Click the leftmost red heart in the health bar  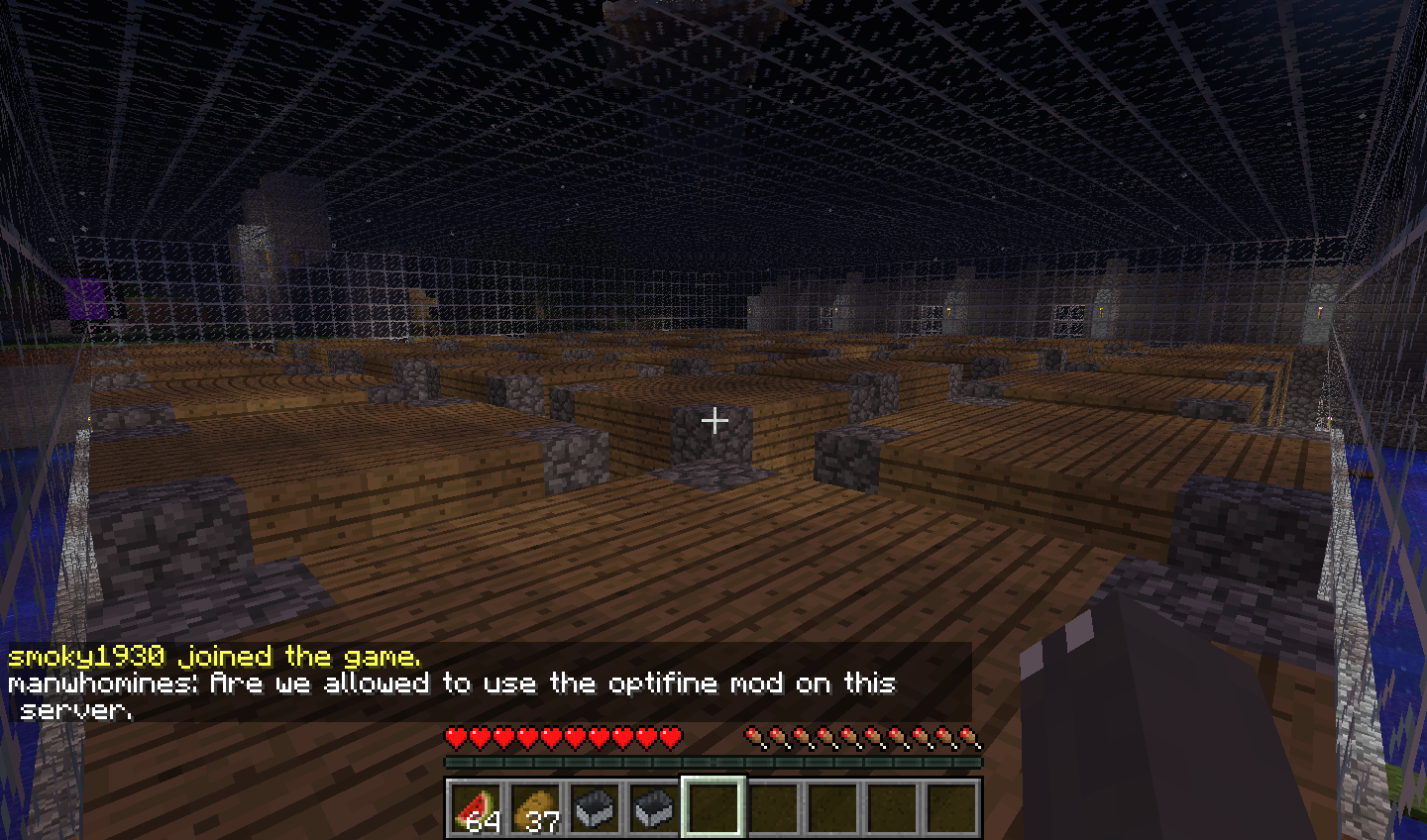click(455, 736)
